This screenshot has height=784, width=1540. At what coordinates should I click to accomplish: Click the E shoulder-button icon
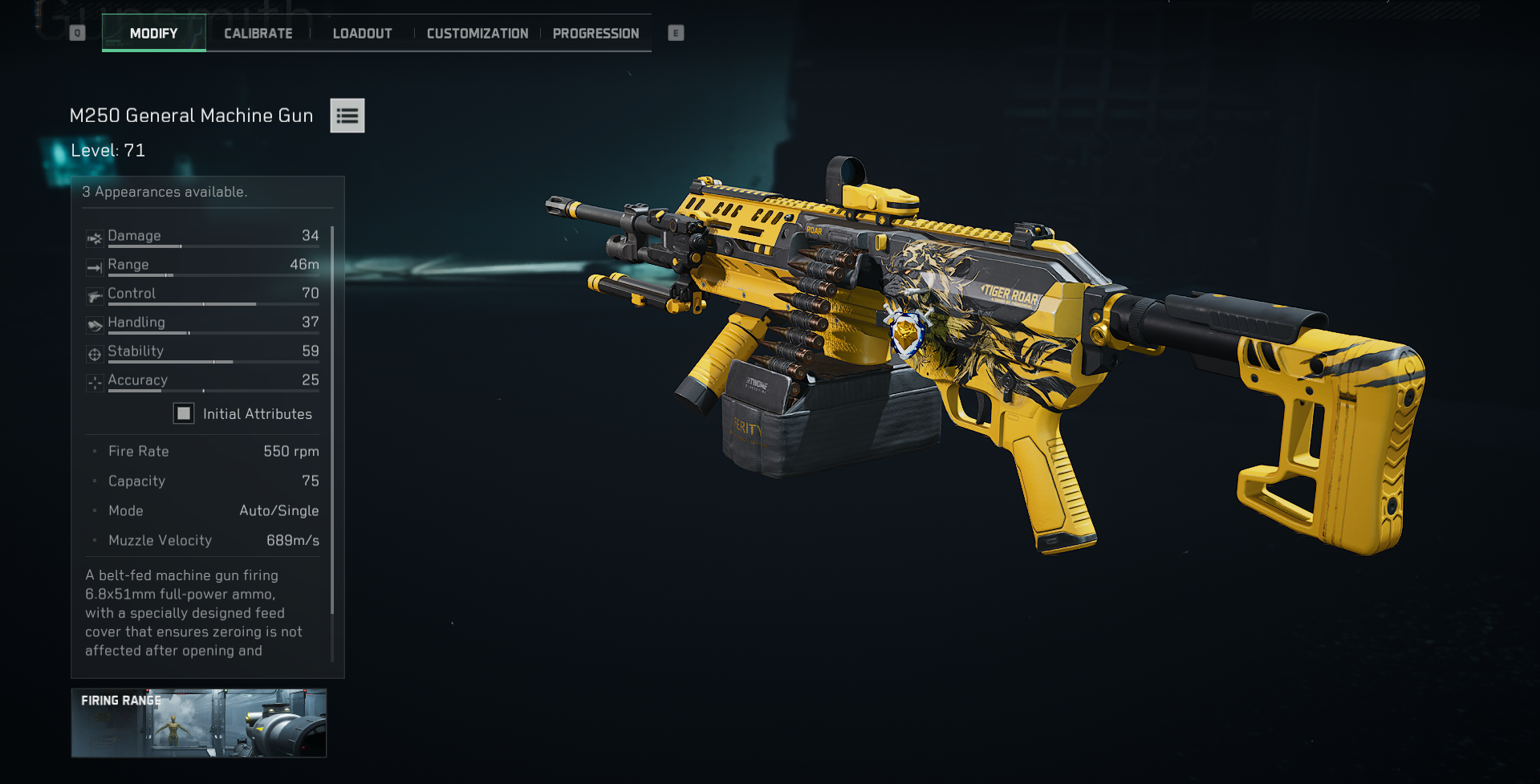pos(675,32)
